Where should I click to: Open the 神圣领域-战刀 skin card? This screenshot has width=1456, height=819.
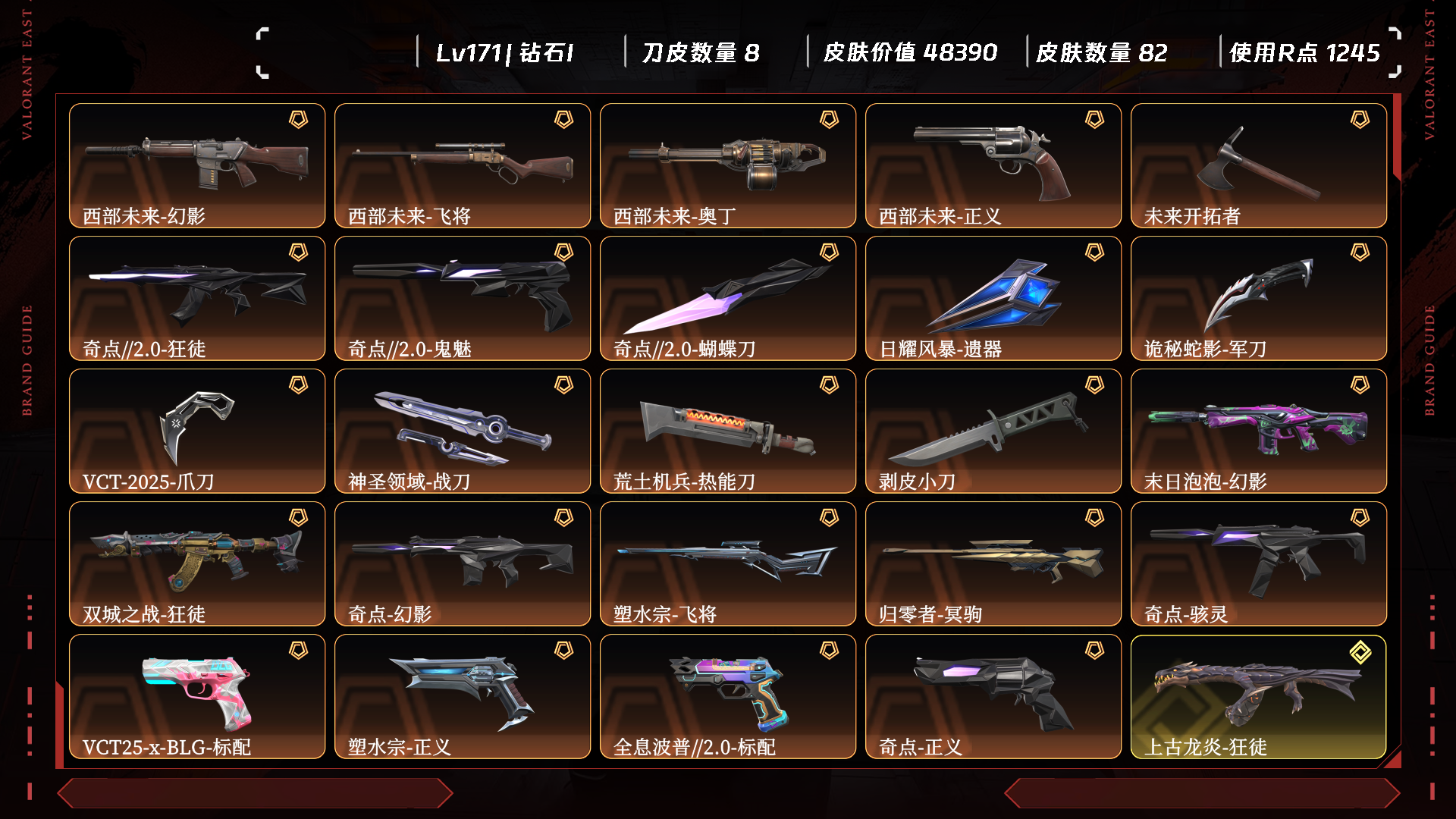(463, 431)
